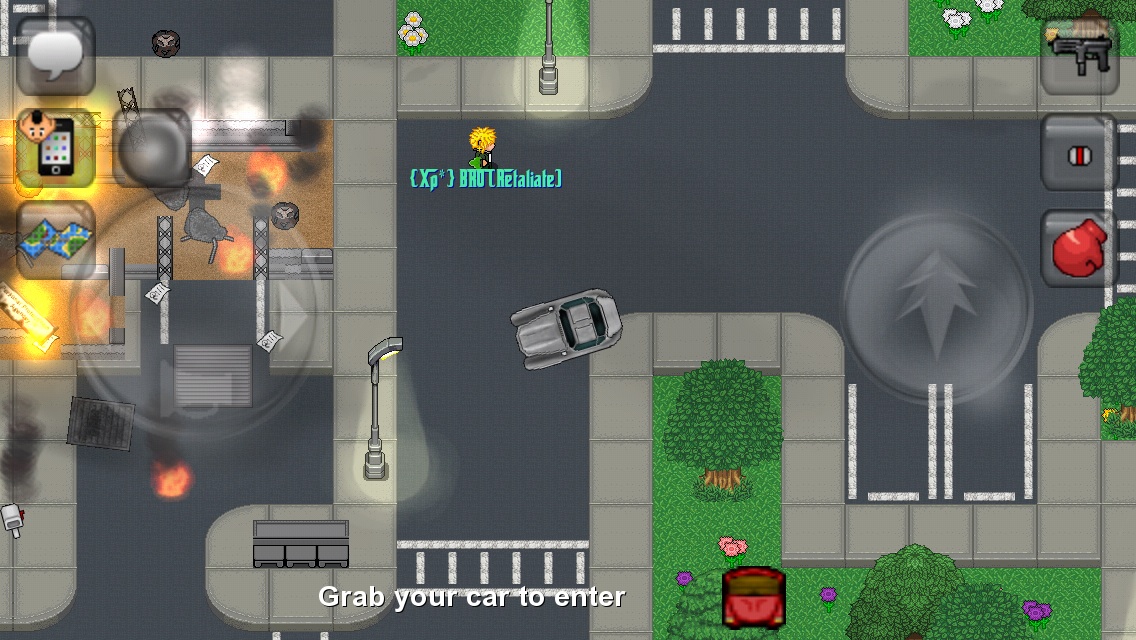Open the chat speech bubble
Screen dimensions: 1136x640
point(56,56)
